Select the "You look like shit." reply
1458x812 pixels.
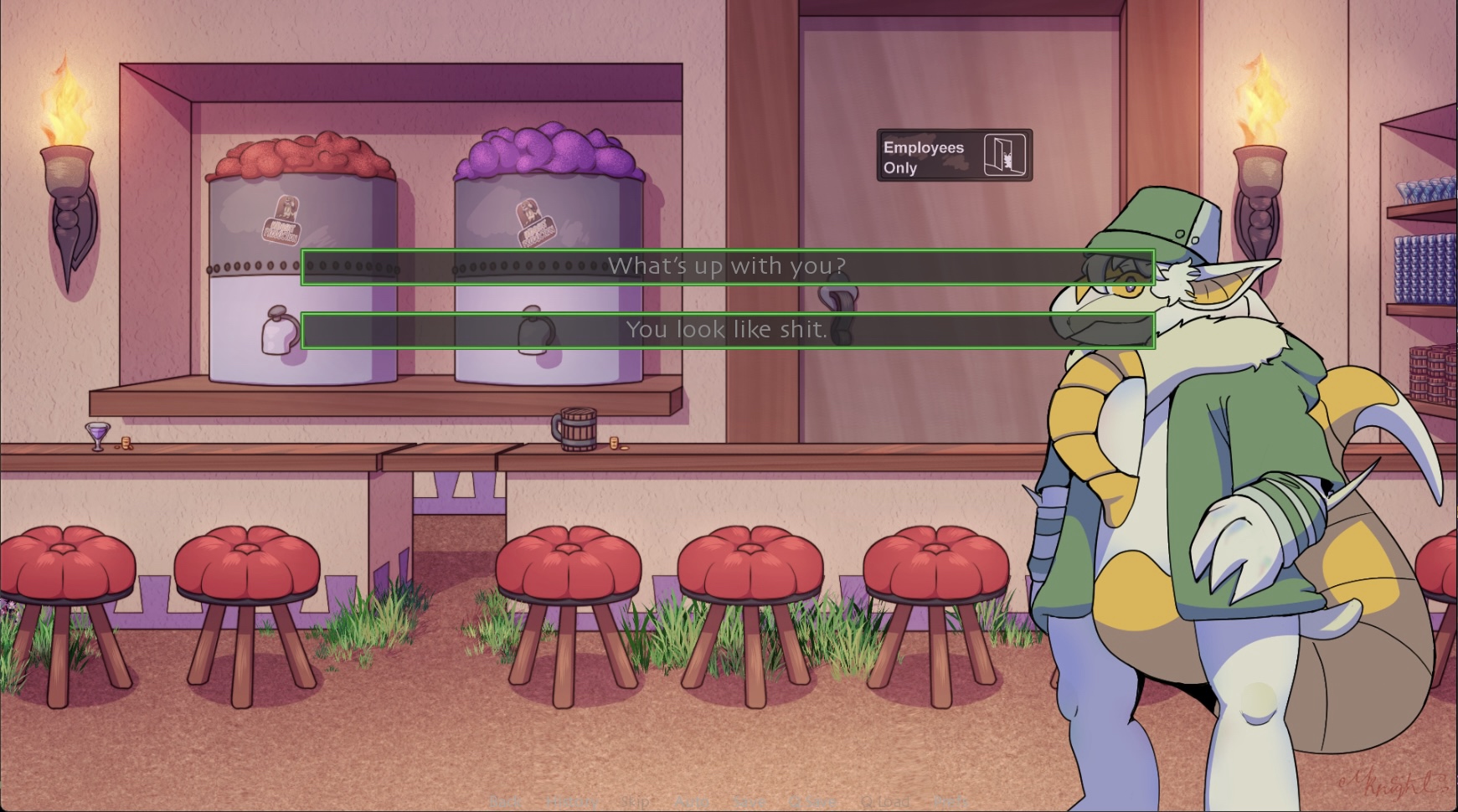click(727, 331)
